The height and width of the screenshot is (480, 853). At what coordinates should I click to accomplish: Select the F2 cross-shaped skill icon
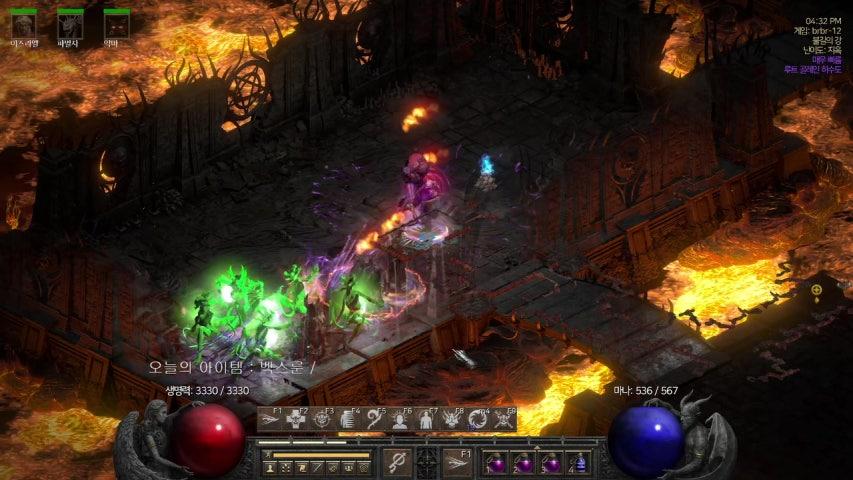pos(296,420)
